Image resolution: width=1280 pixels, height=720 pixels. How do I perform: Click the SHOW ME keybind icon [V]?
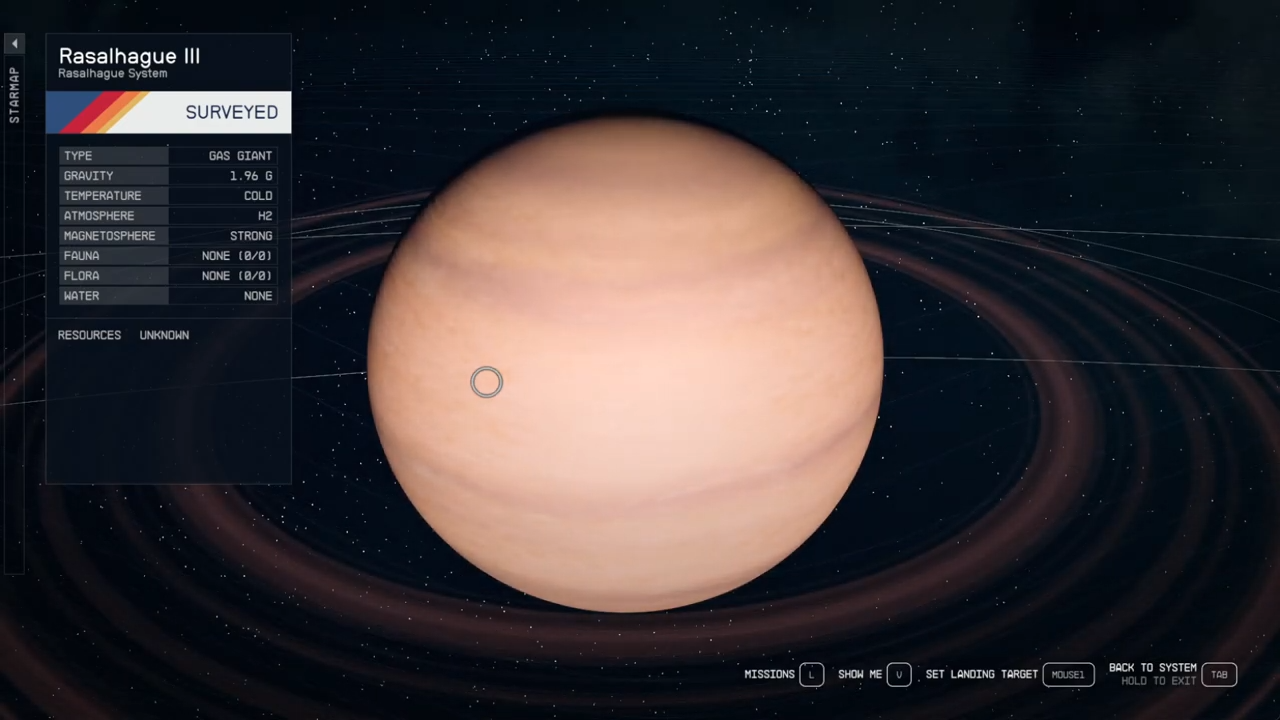[x=898, y=674]
